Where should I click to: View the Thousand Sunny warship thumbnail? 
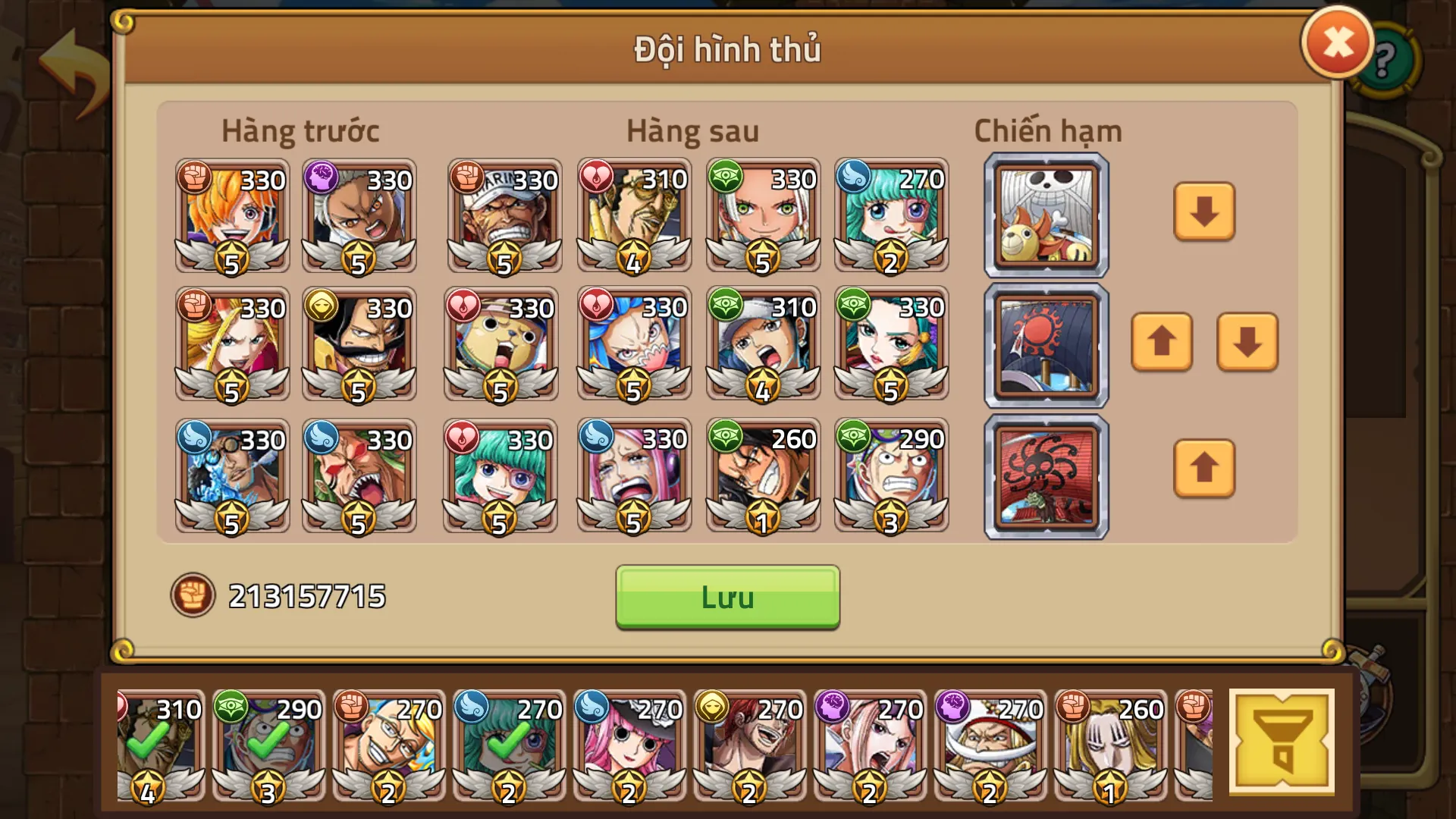pyautogui.click(x=1044, y=214)
